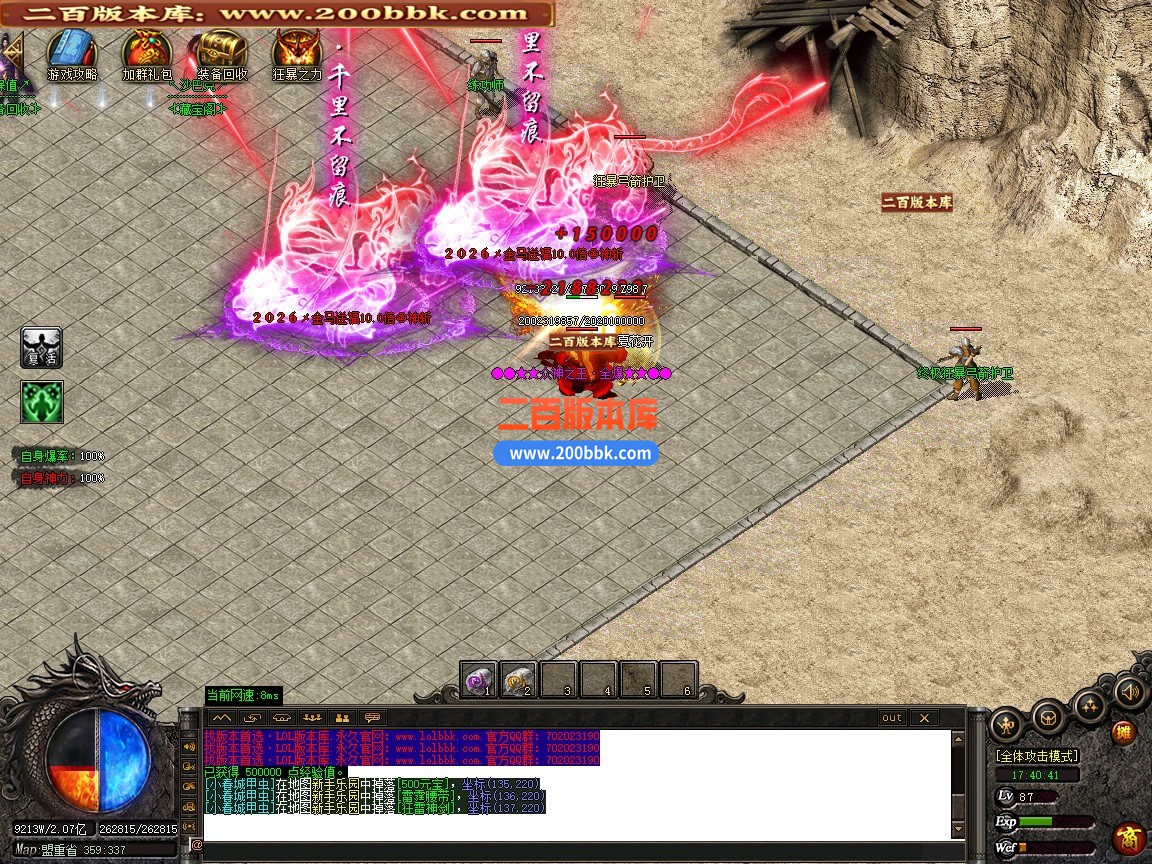Open the 摊 stall button

point(1125,732)
